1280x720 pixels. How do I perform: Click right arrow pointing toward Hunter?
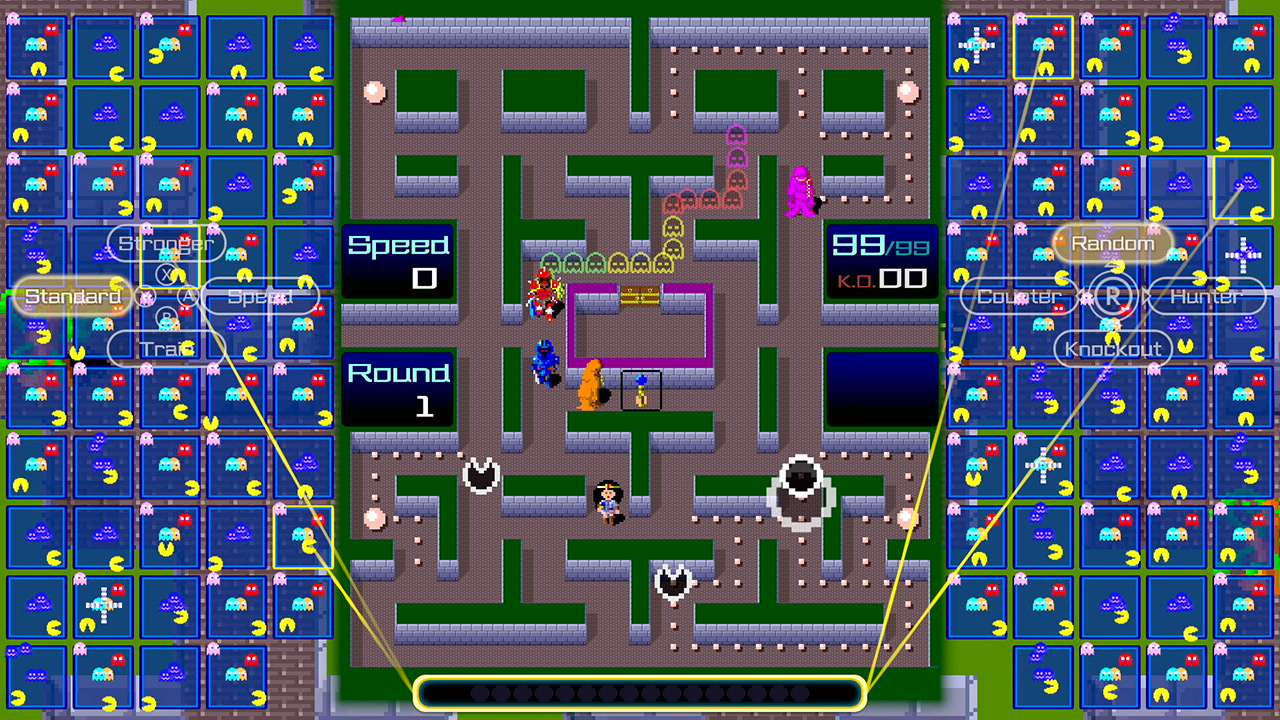tap(1146, 295)
